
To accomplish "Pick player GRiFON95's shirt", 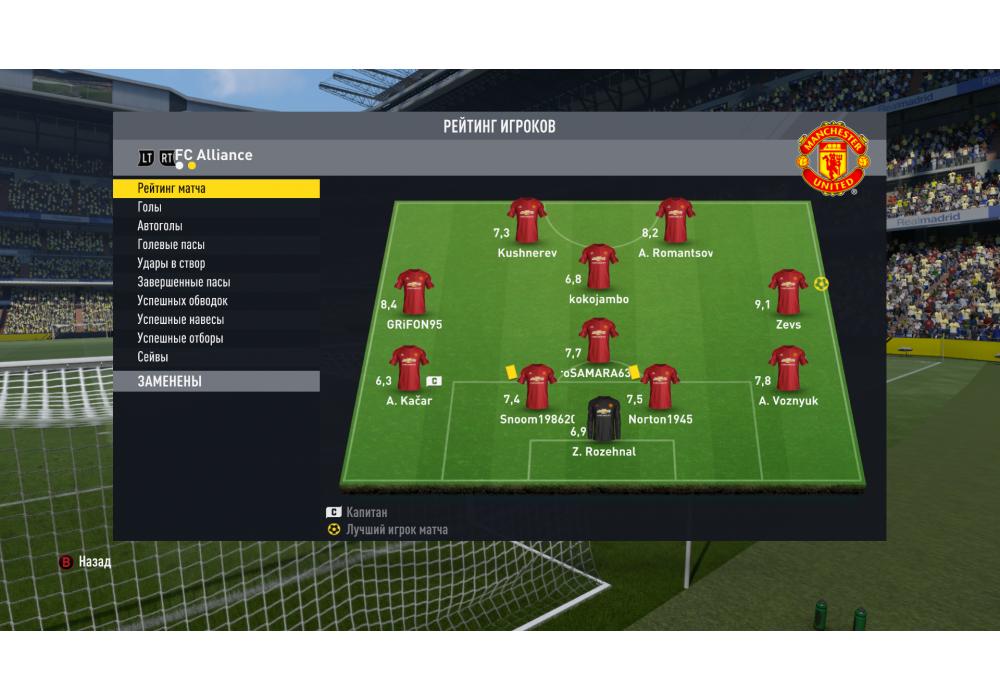I will click(x=413, y=292).
